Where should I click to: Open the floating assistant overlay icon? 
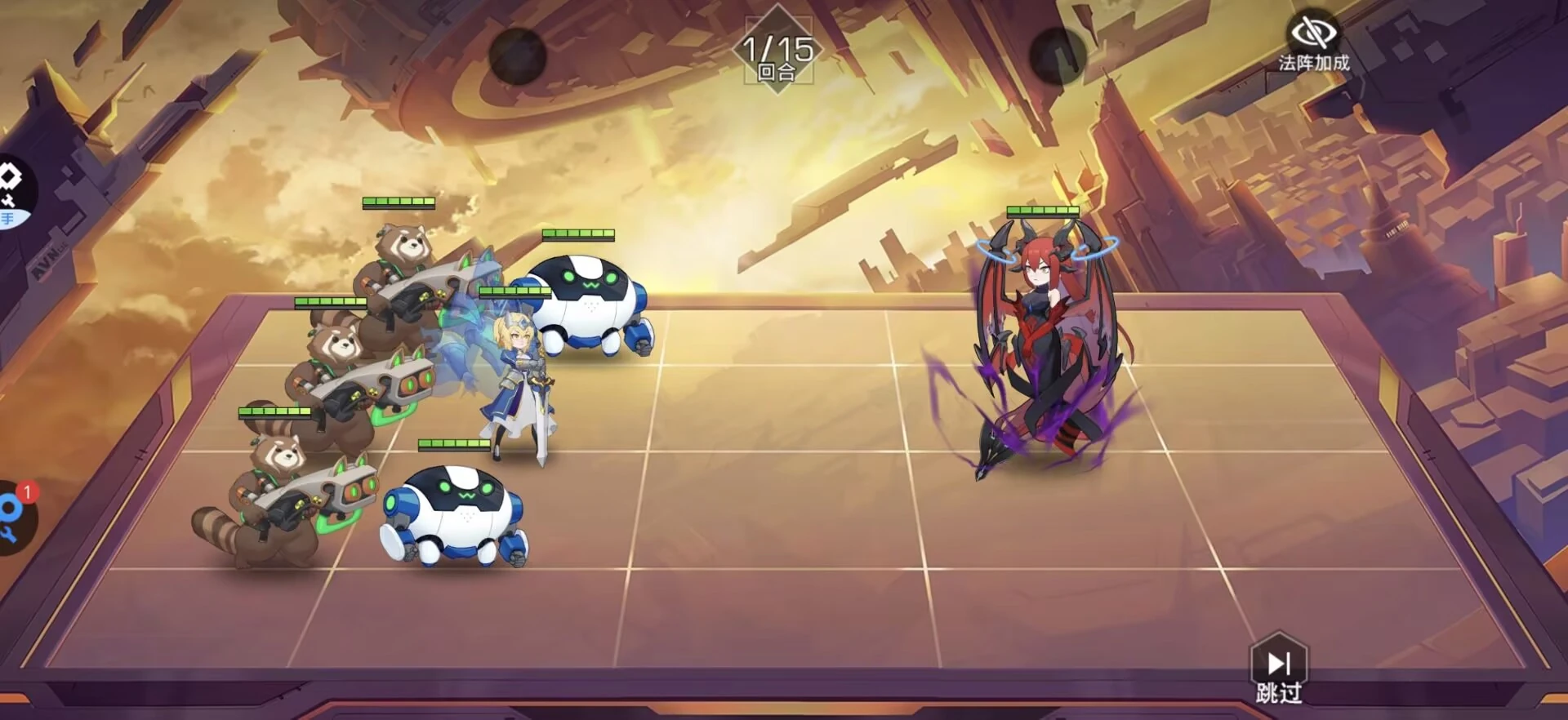[13, 193]
